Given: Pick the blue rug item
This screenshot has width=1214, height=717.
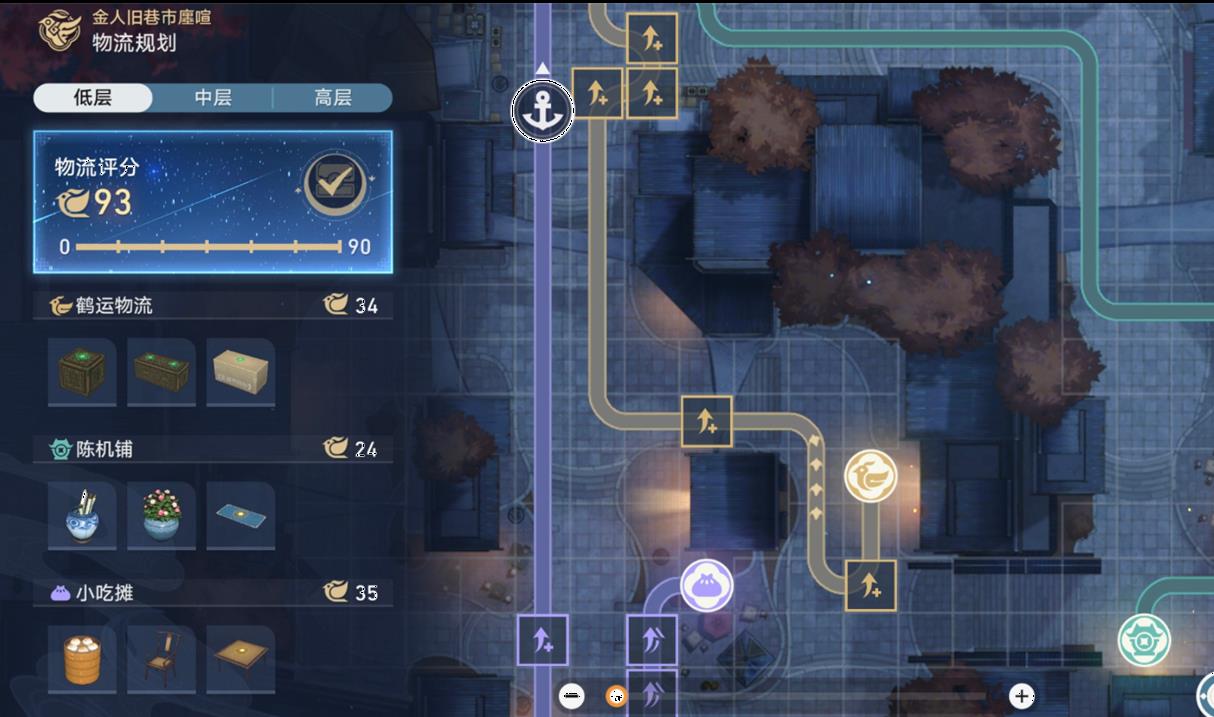Looking at the screenshot, I should [x=241, y=516].
